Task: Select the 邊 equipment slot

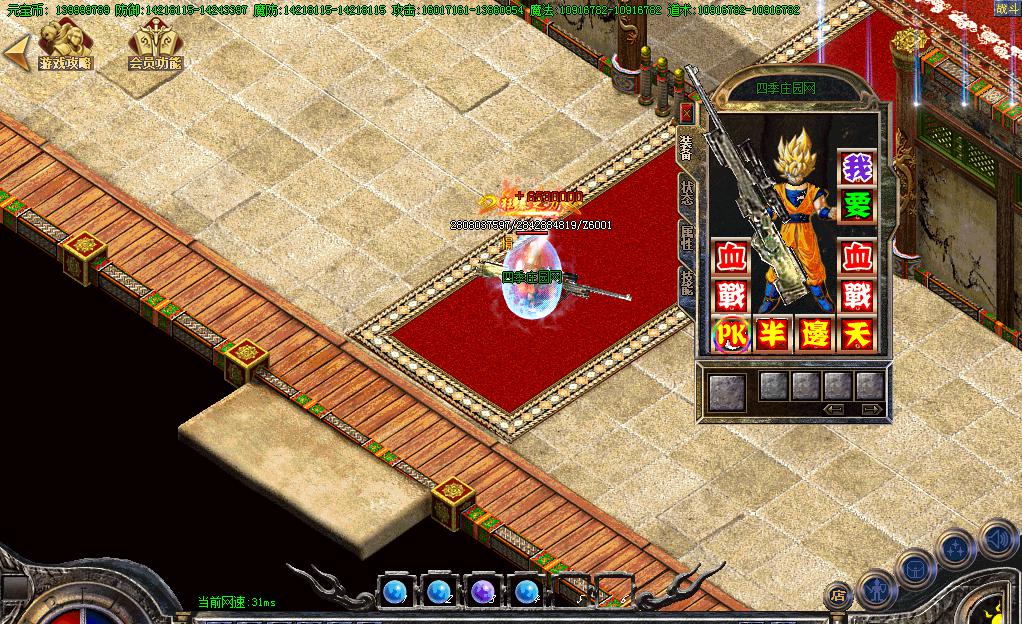Action: pos(815,334)
